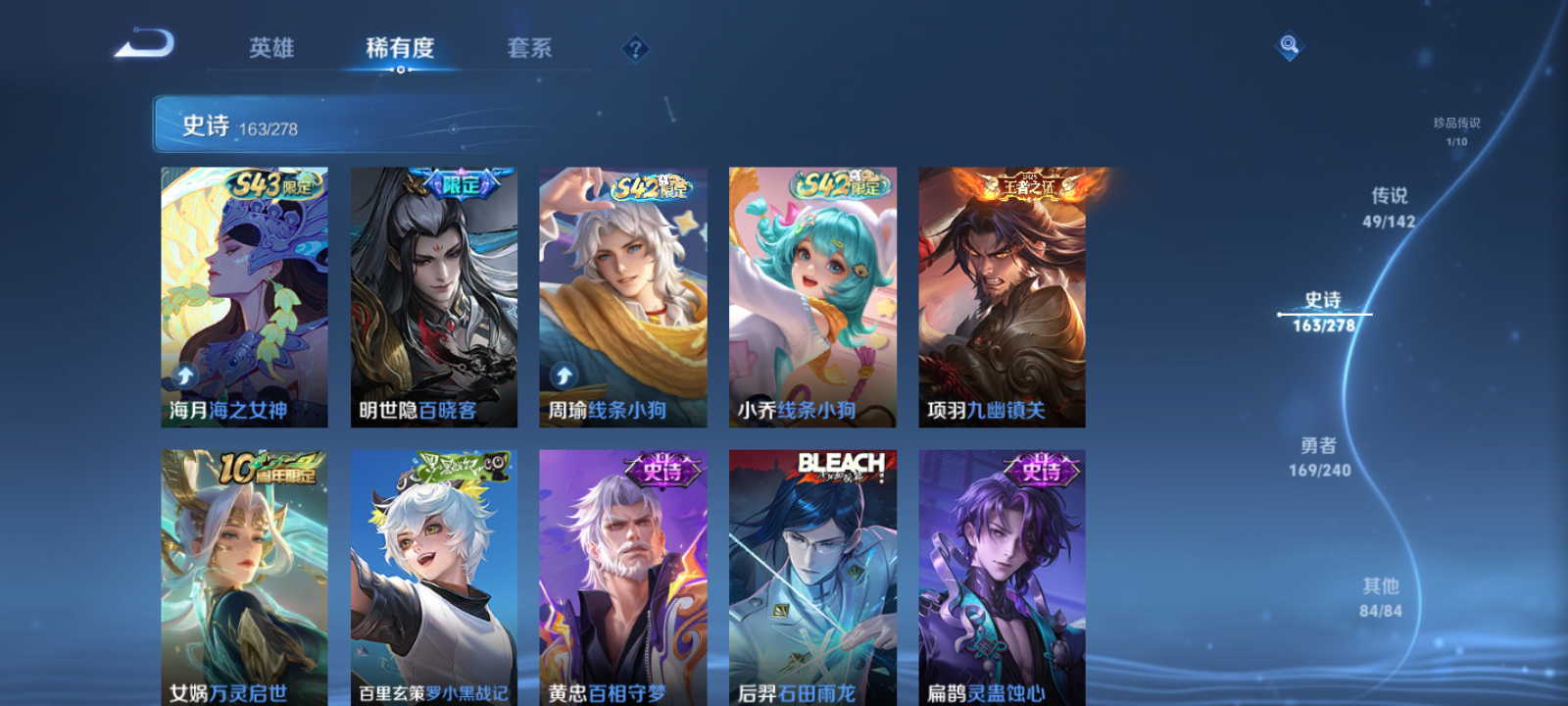Open the 明世隐百晓客 skin card
Screen dimensions: 1568x706
pyautogui.click(x=432, y=294)
